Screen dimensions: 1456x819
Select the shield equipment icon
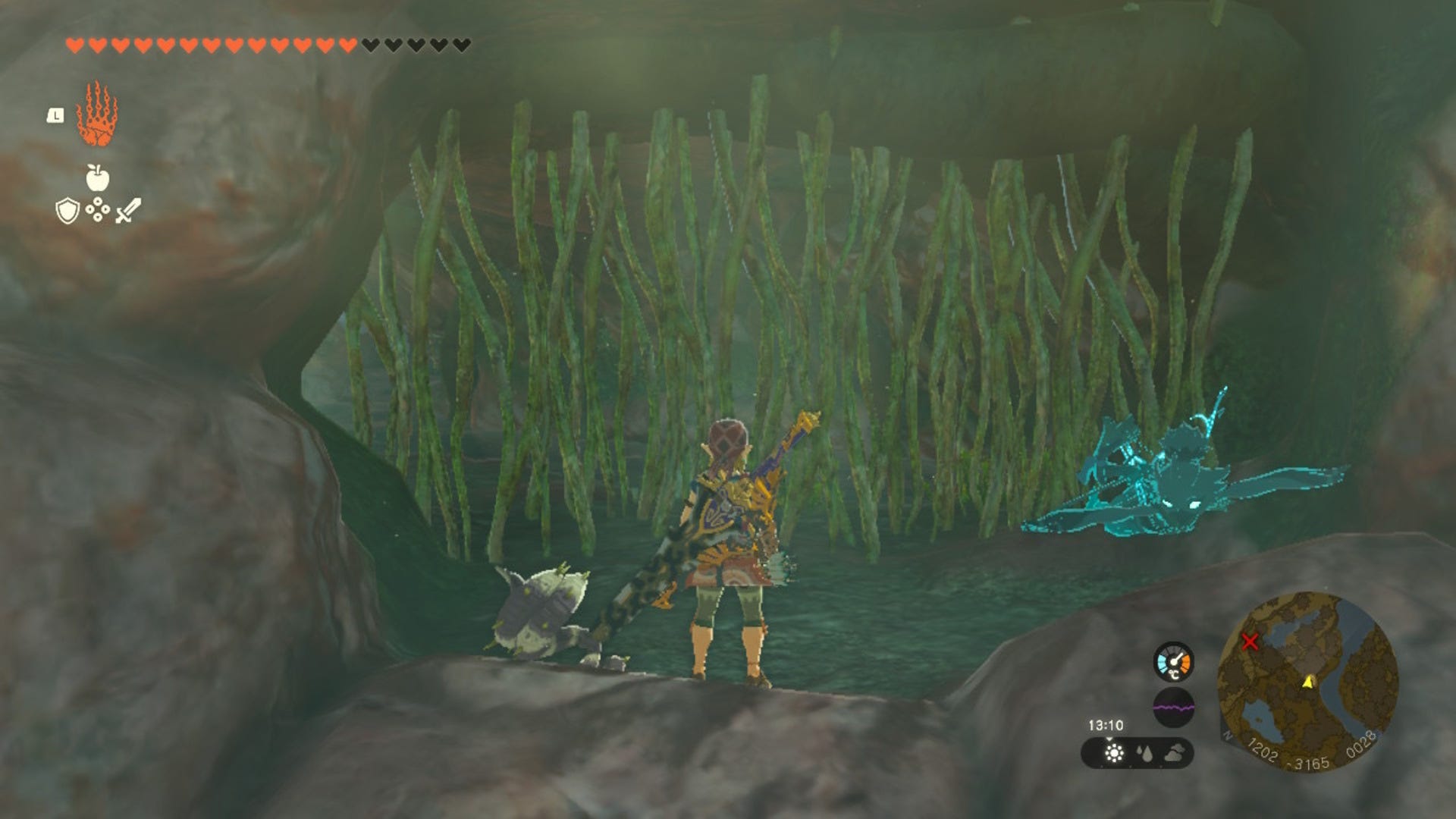click(x=67, y=211)
